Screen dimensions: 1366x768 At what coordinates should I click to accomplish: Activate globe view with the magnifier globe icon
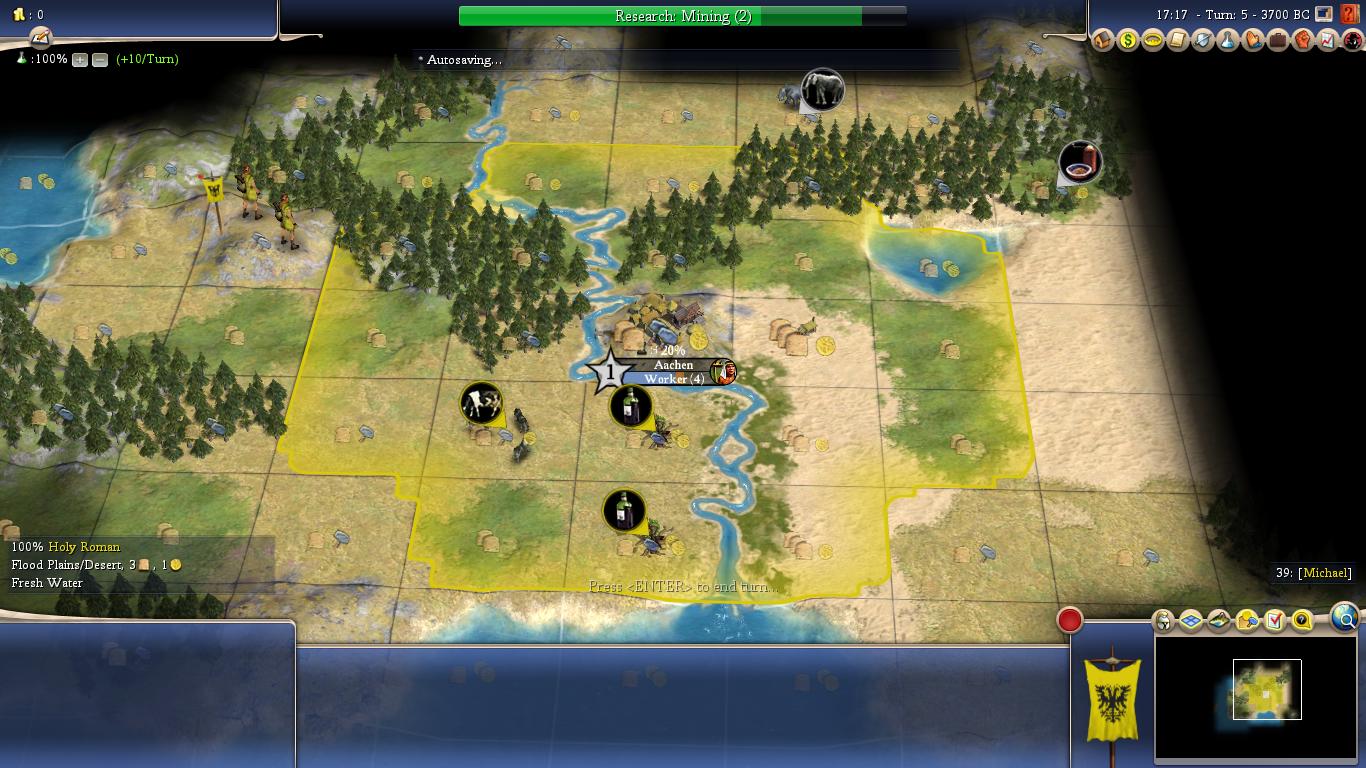click(1344, 619)
